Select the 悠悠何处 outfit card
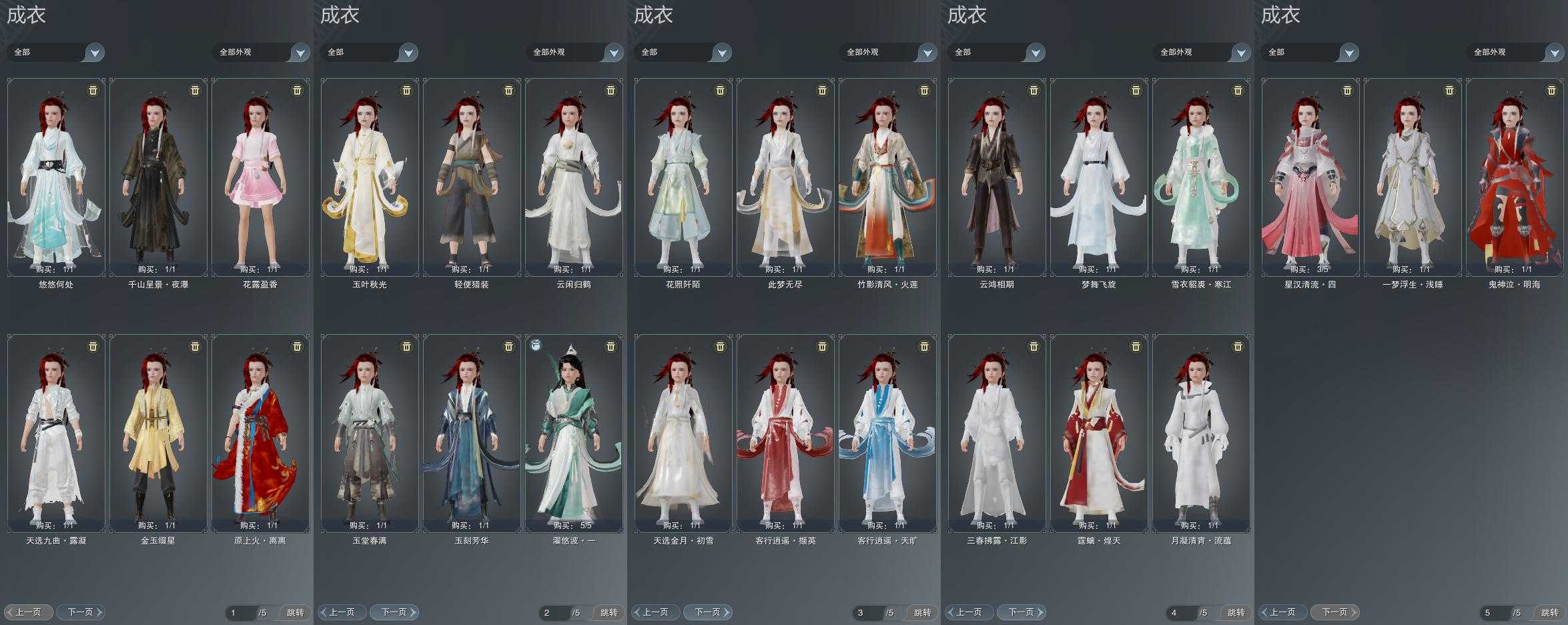 [56, 177]
